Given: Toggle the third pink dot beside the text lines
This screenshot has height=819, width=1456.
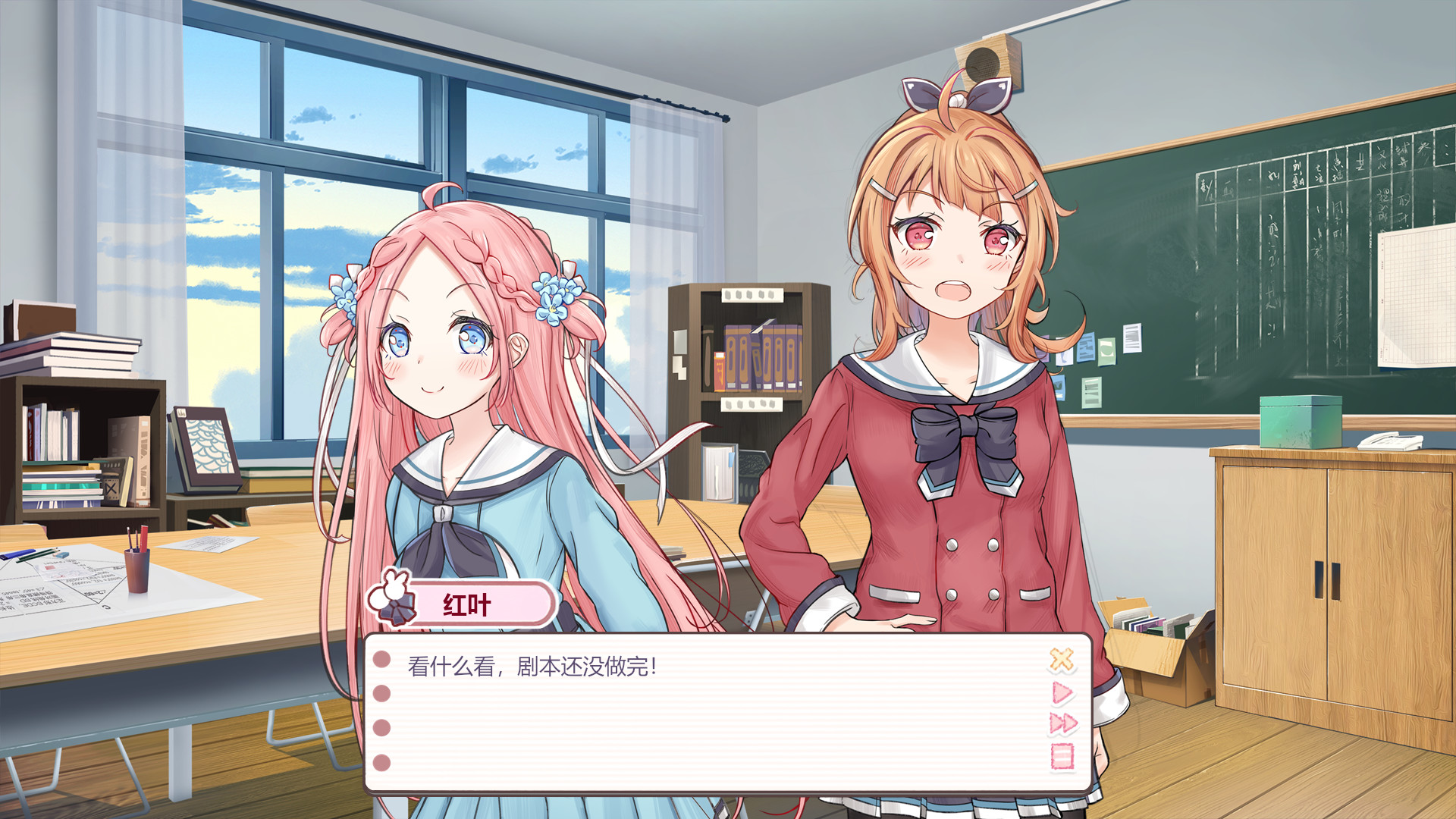Looking at the screenshot, I should (381, 730).
